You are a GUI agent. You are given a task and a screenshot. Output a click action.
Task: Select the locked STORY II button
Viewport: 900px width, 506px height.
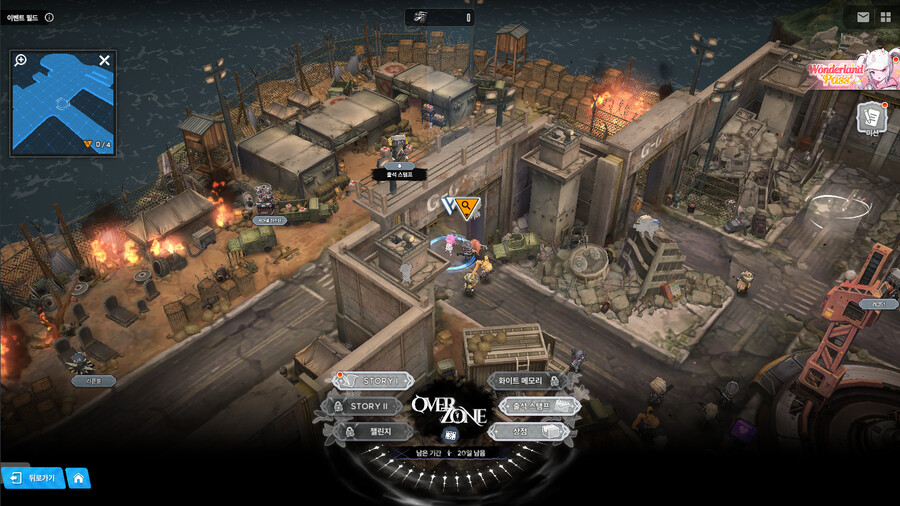click(x=366, y=406)
